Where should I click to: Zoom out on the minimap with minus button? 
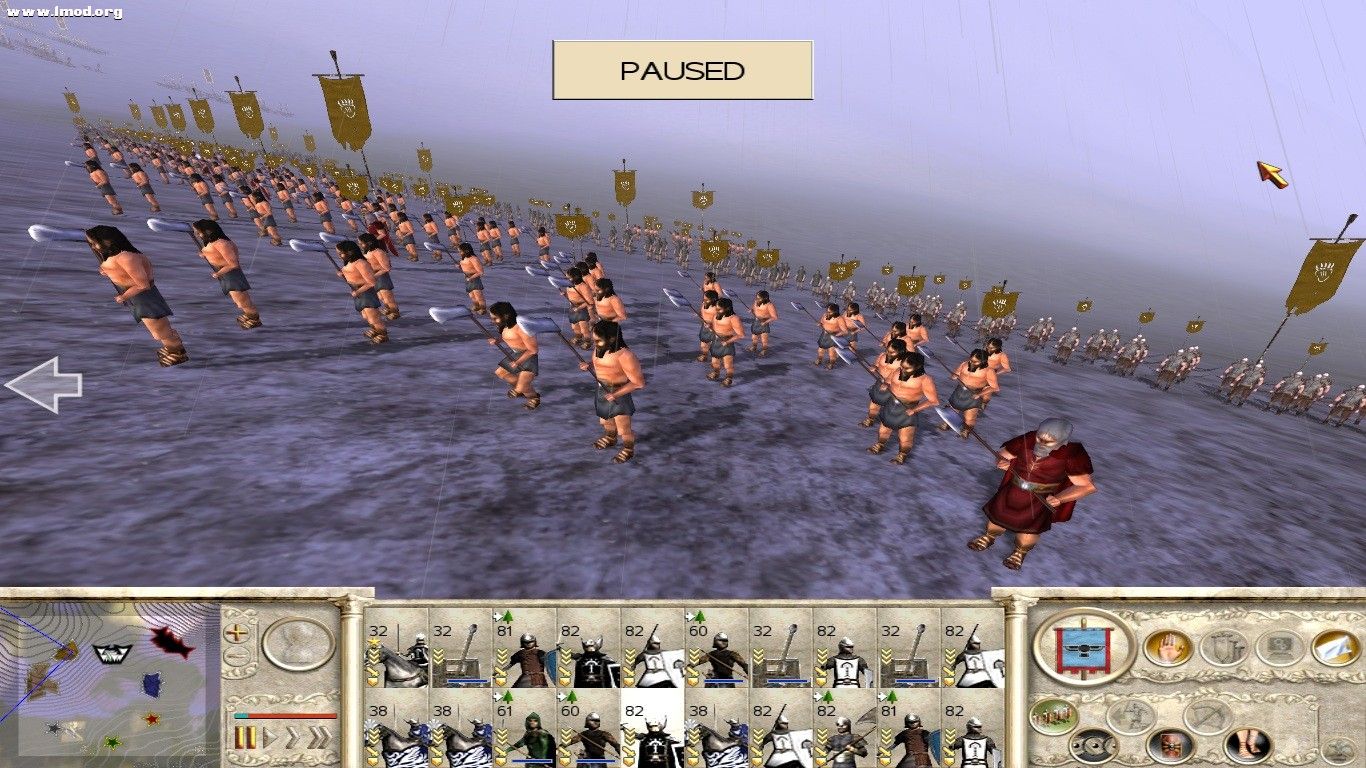[236, 655]
